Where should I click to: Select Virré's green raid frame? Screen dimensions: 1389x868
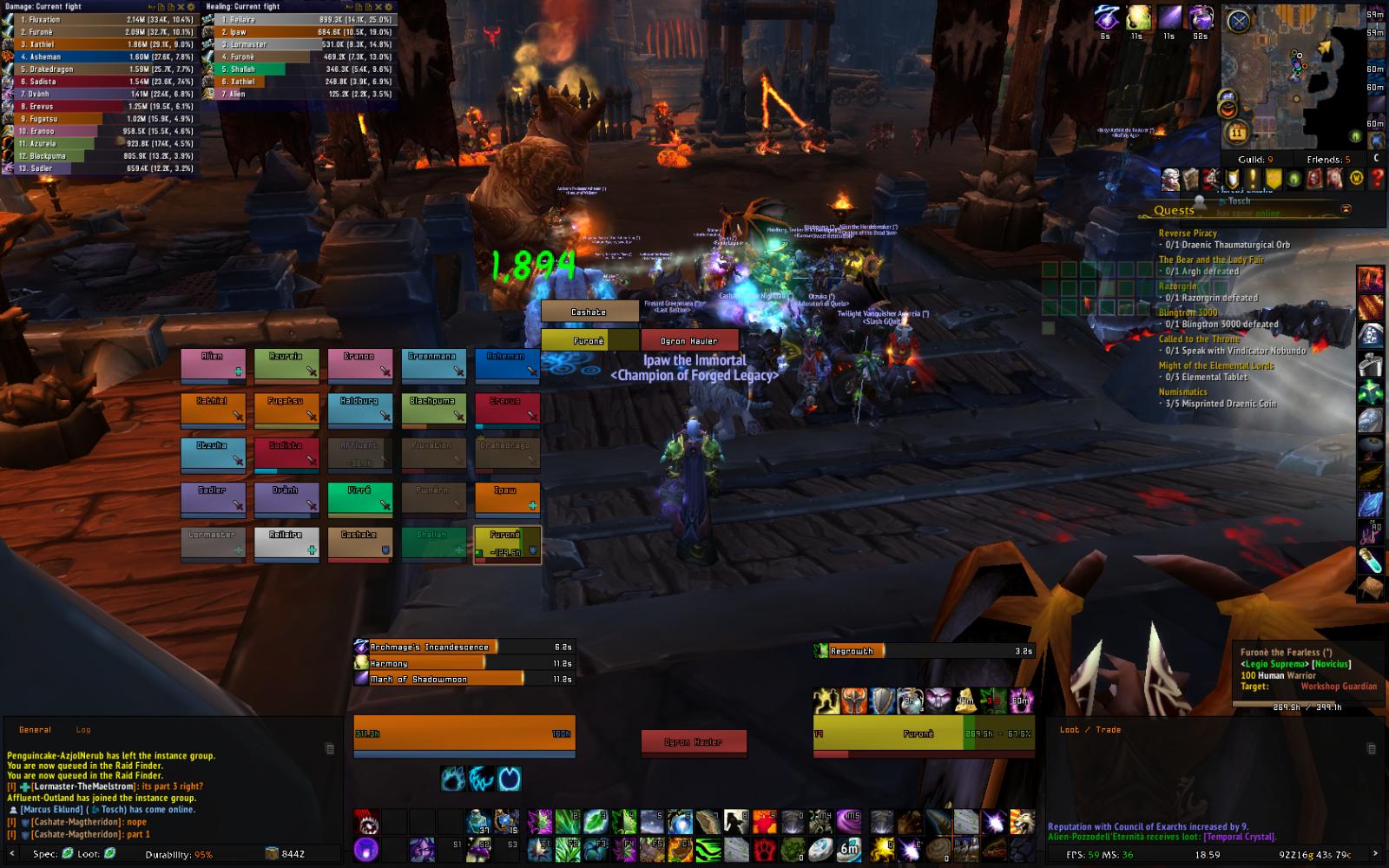359,499
